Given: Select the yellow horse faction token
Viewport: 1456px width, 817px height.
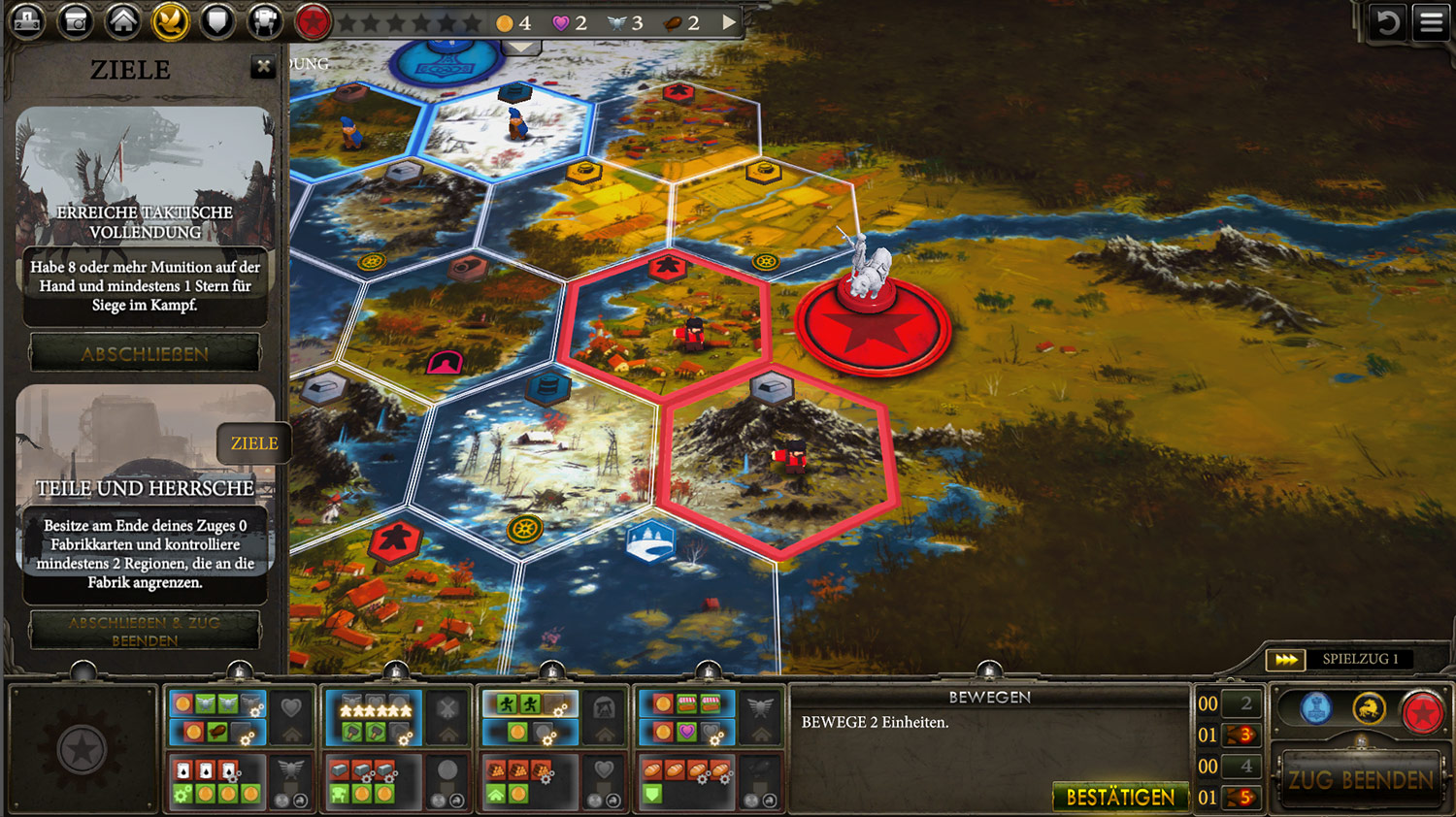Looking at the screenshot, I should pos(1369,709).
